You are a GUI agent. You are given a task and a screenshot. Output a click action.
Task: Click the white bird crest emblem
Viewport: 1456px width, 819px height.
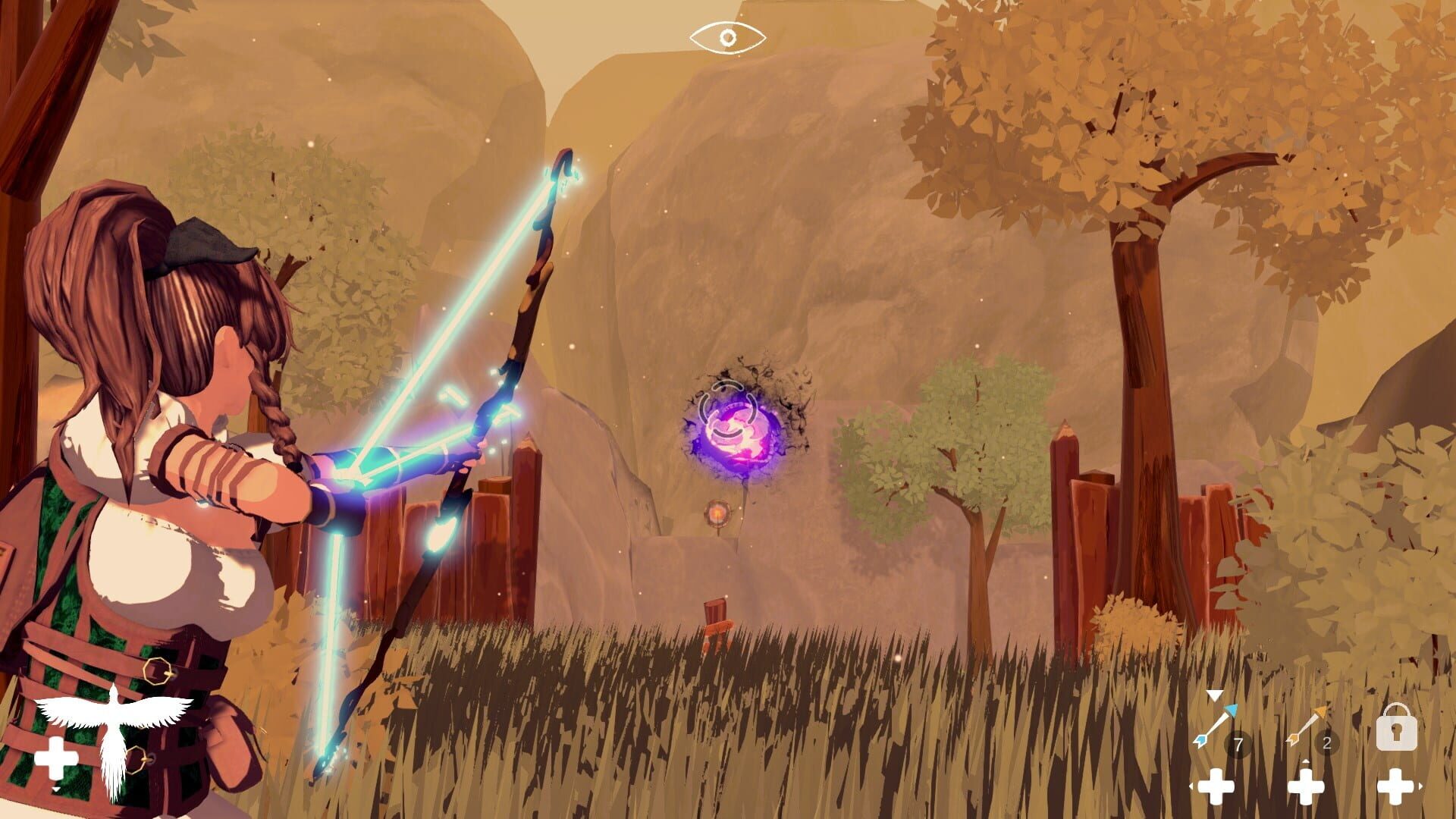pyautogui.click(x=114, y=726)
